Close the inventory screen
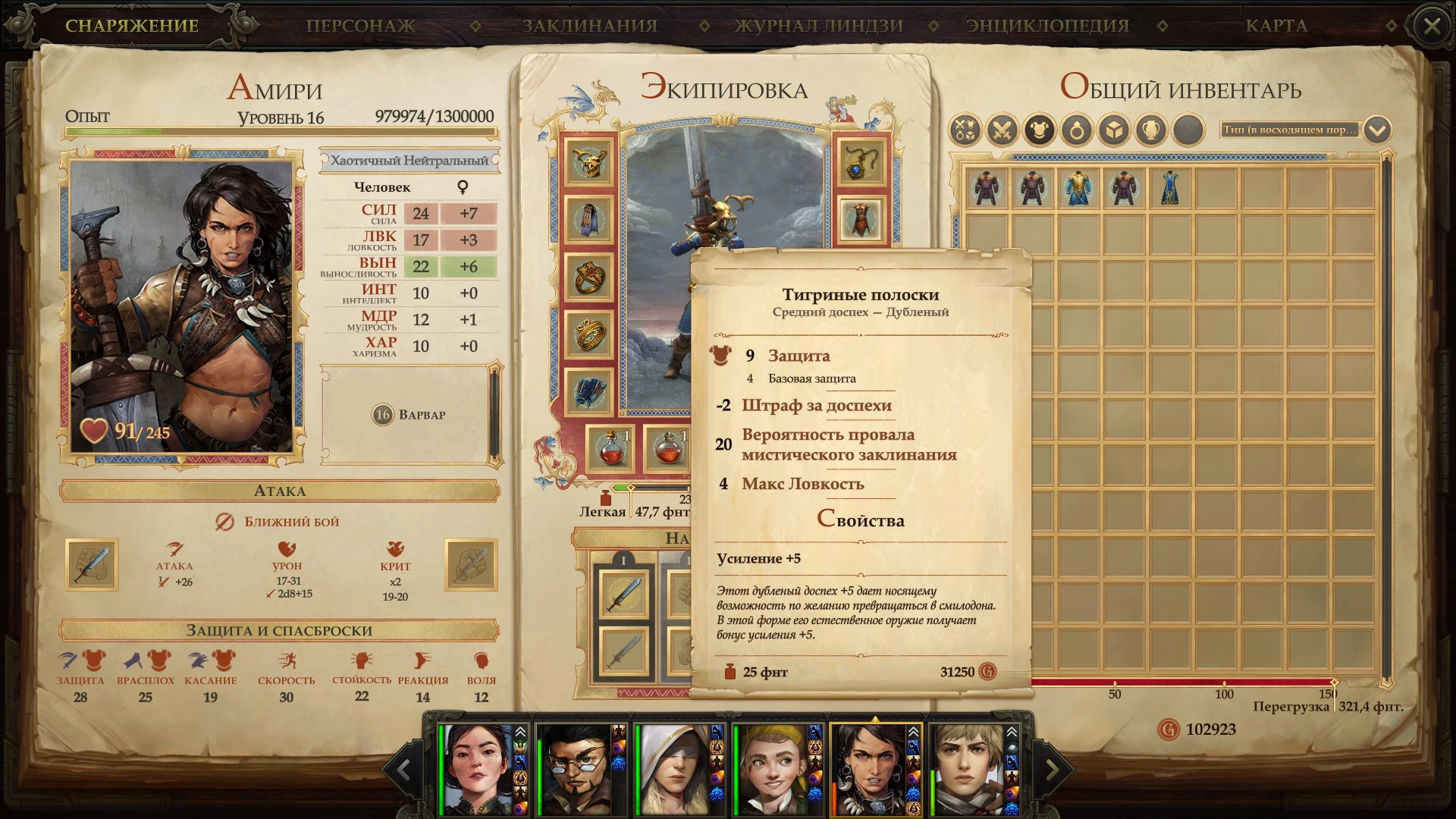 [1432, 27]
